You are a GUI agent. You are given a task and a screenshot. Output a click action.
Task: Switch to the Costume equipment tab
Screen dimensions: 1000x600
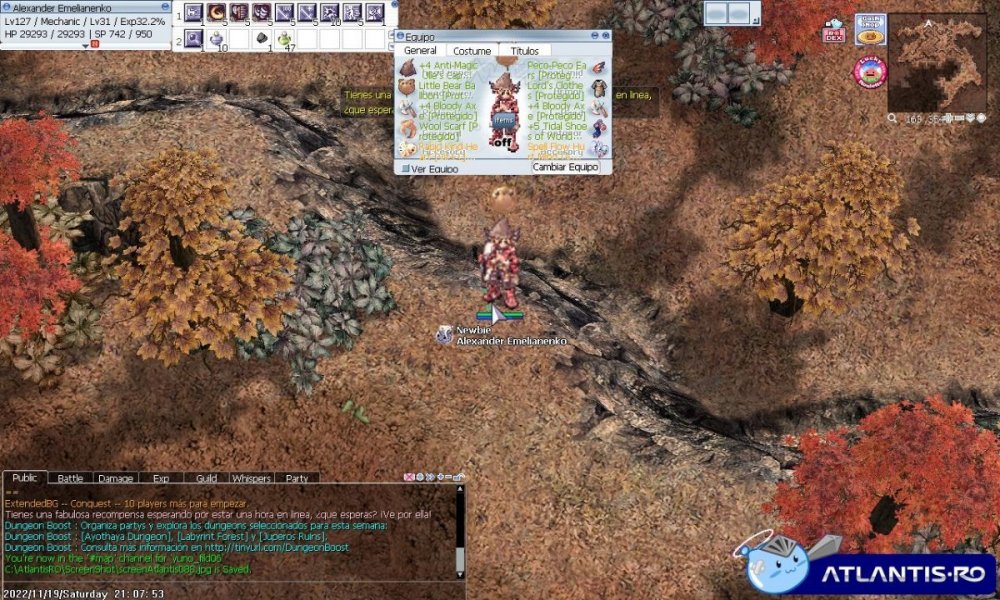click(x=472, y=51)
